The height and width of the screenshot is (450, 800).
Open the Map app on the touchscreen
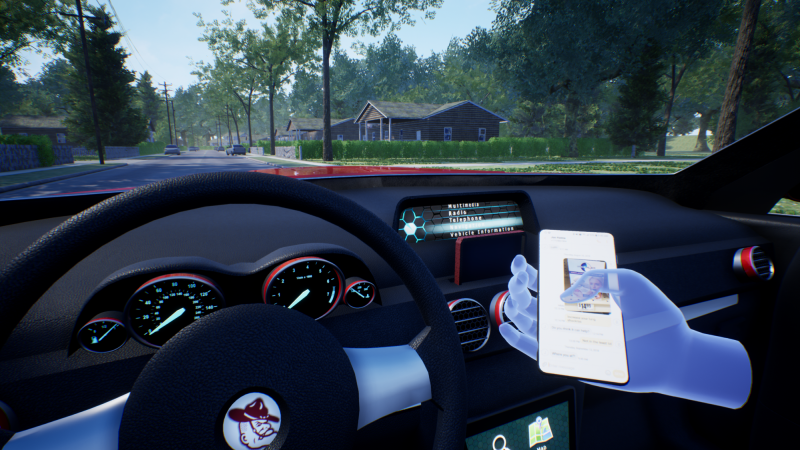click(x=541, y=430)
